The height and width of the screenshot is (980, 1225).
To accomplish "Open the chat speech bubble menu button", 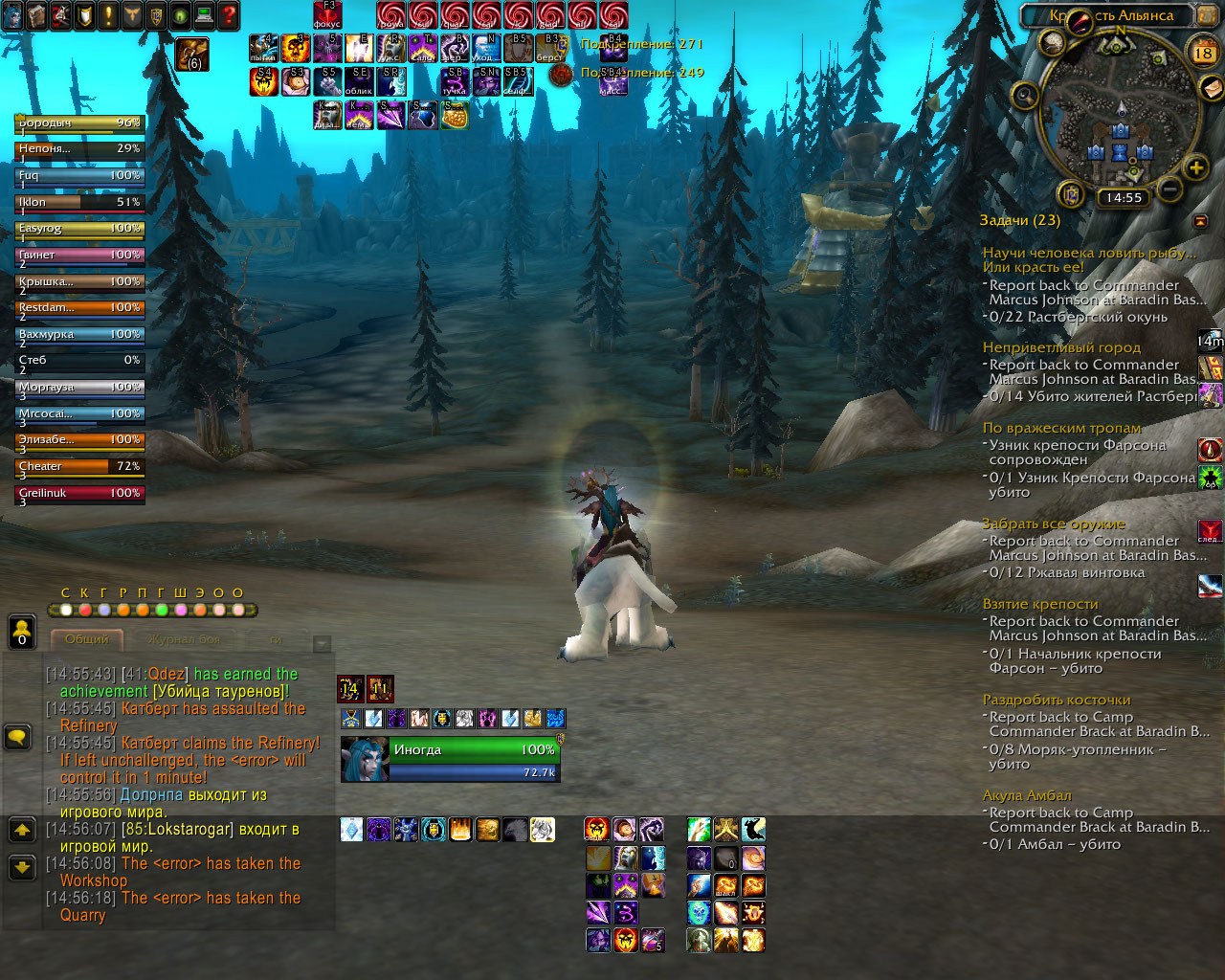I will 18,737.
